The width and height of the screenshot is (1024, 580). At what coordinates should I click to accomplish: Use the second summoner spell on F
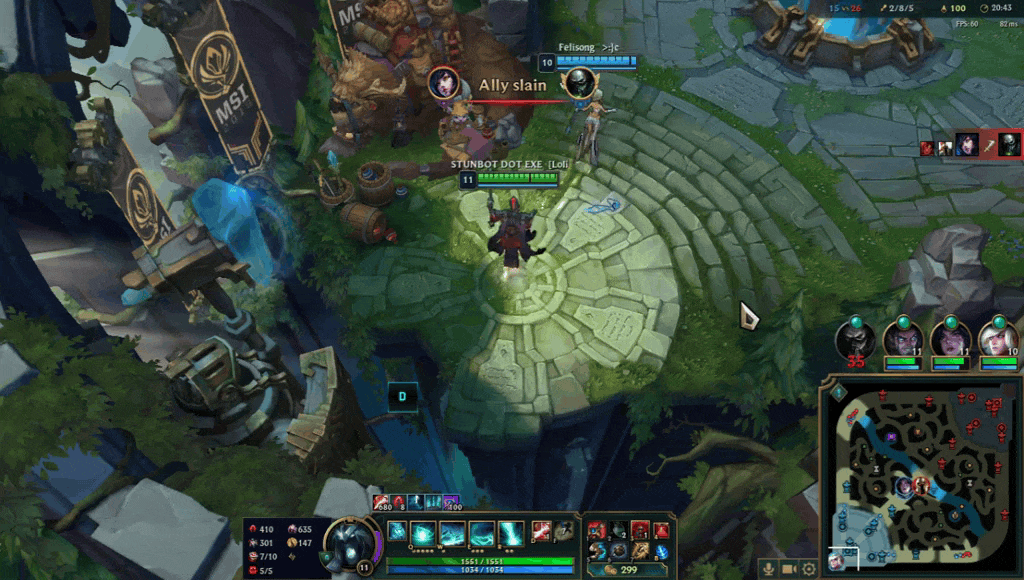point(564,530)
